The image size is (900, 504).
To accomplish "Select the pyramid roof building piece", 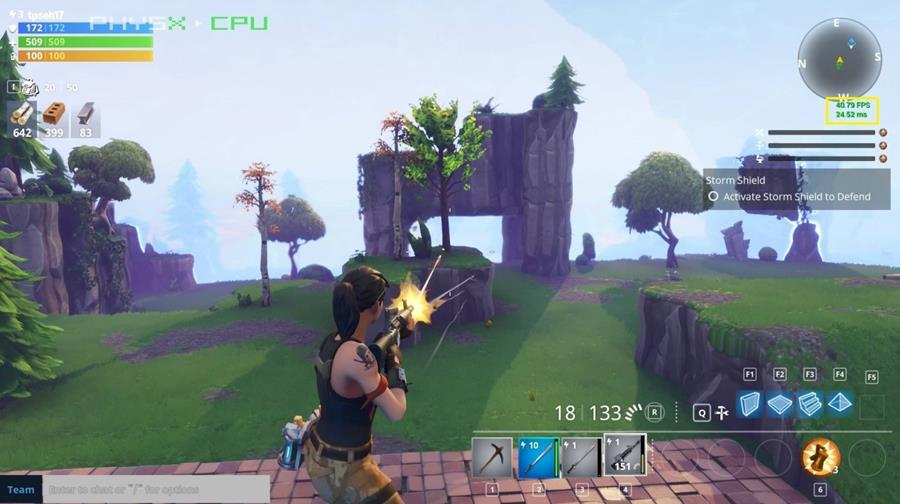I will [x=840, y=404].
